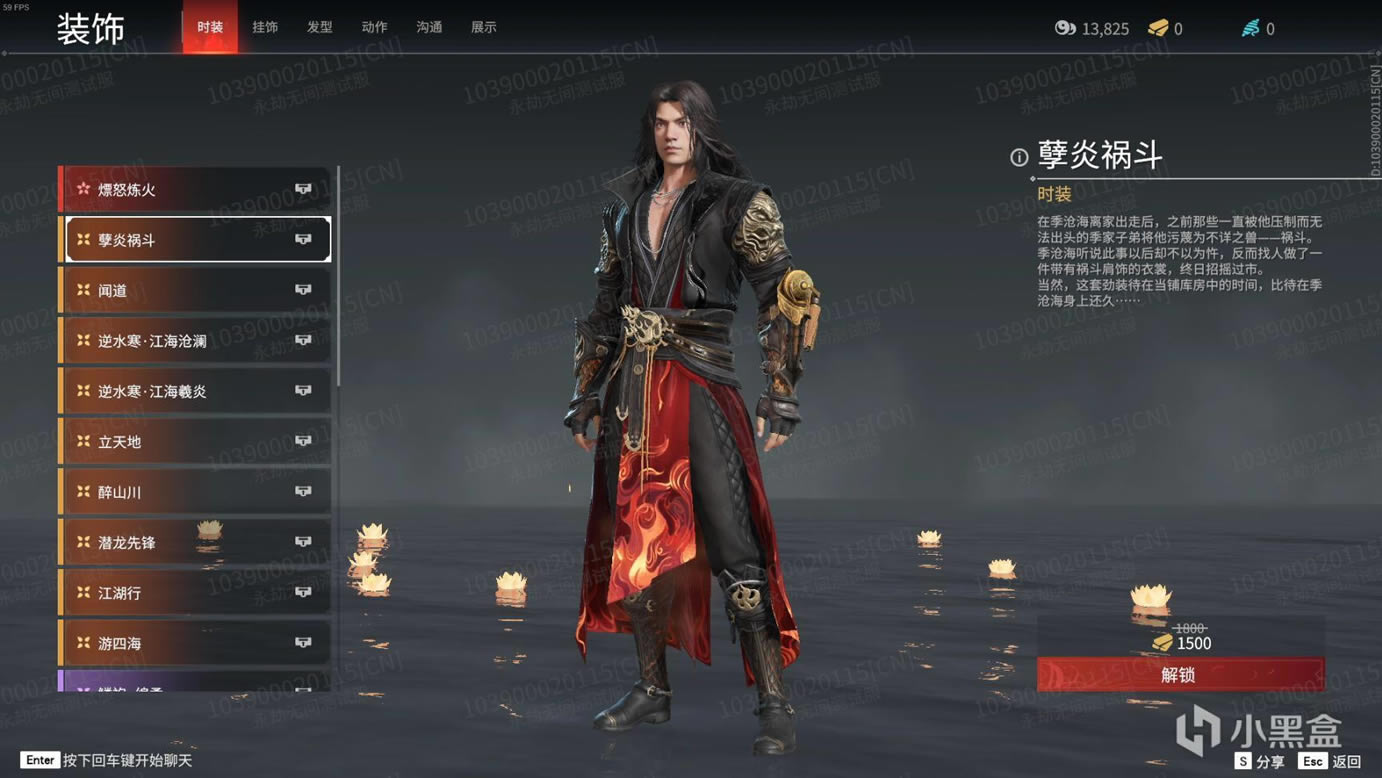Screen dimensions: 1382x778
Task: Click the info icon beside 孽炎祸斗 title
Action: pos(1018,157)
